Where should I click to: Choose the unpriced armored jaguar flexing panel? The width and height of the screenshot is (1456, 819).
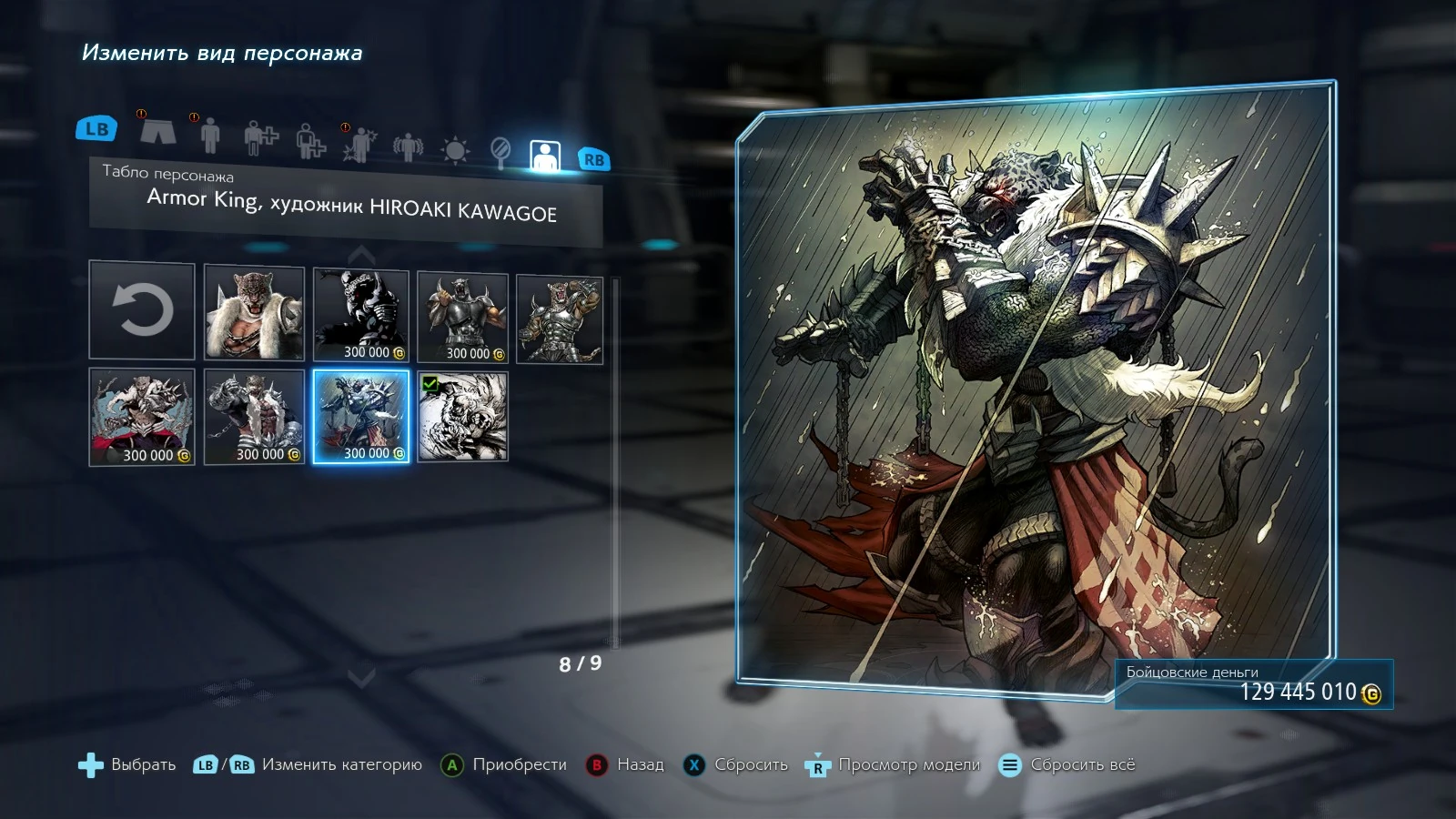pos(559,319)
